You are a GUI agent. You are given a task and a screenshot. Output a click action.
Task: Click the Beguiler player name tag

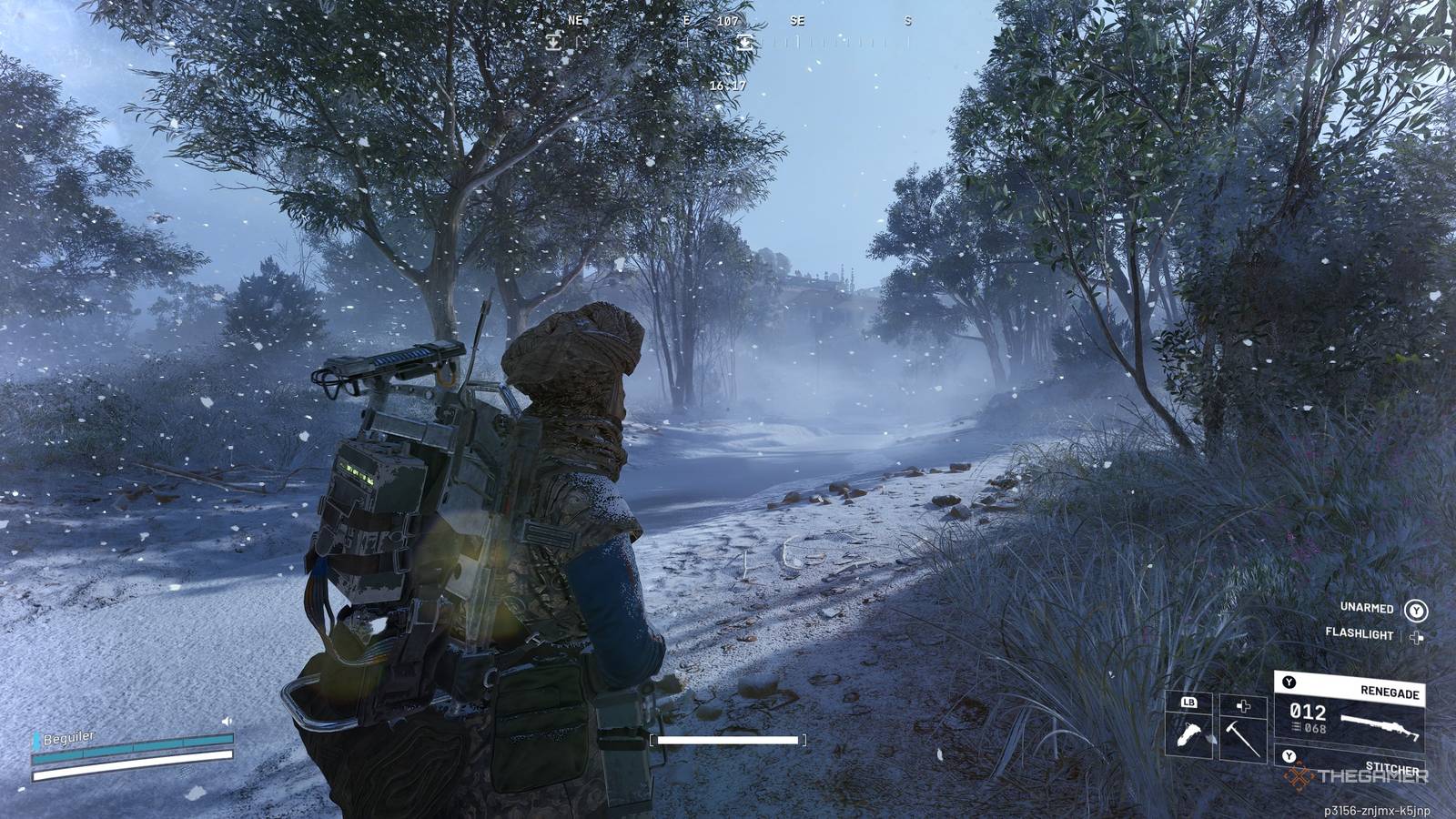point(68,737)
